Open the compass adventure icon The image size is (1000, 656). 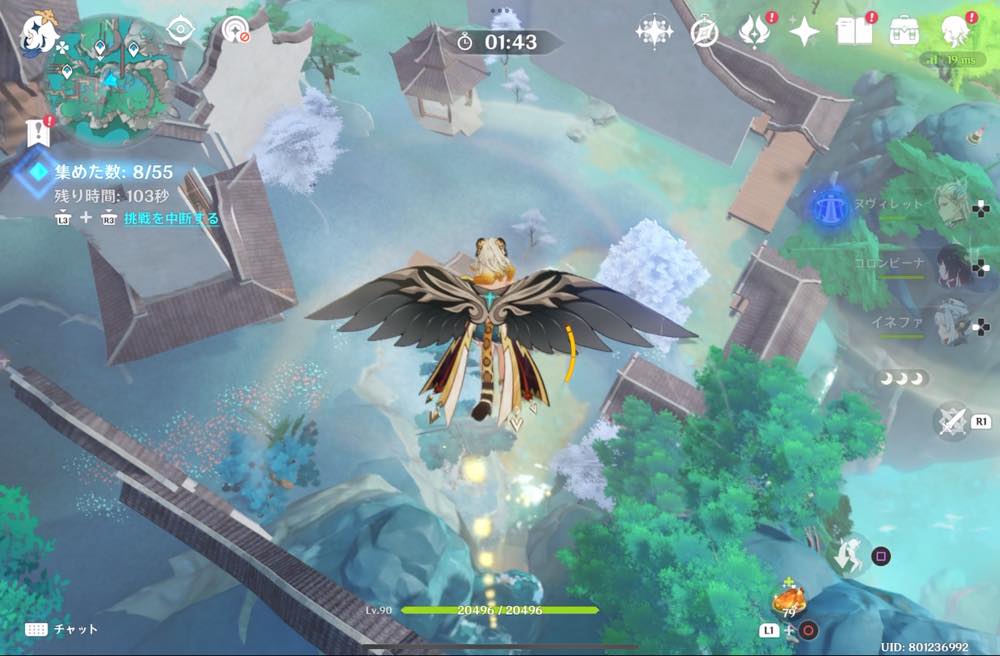[x=704, y=33]
